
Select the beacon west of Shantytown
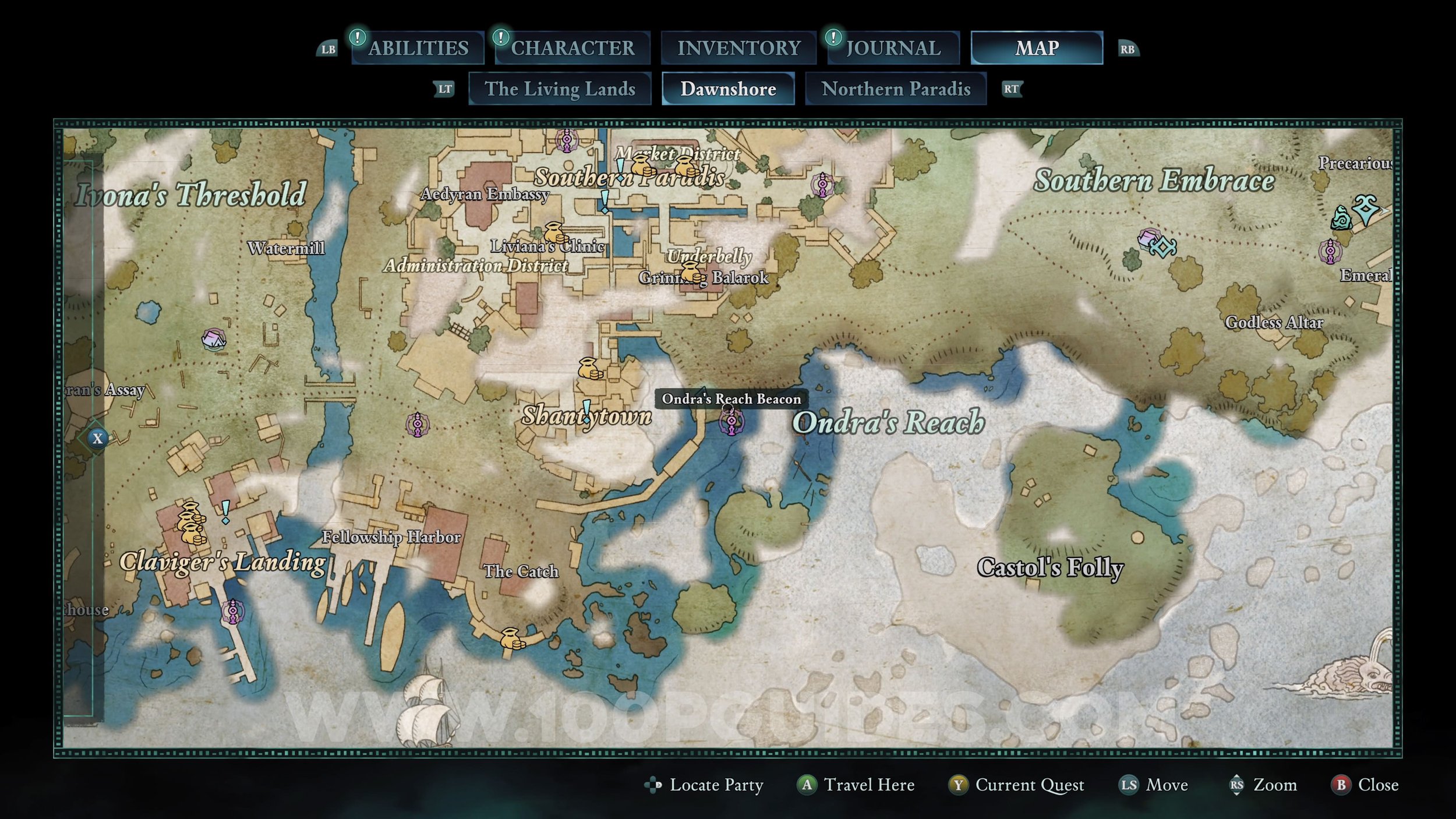pos(418,424)
